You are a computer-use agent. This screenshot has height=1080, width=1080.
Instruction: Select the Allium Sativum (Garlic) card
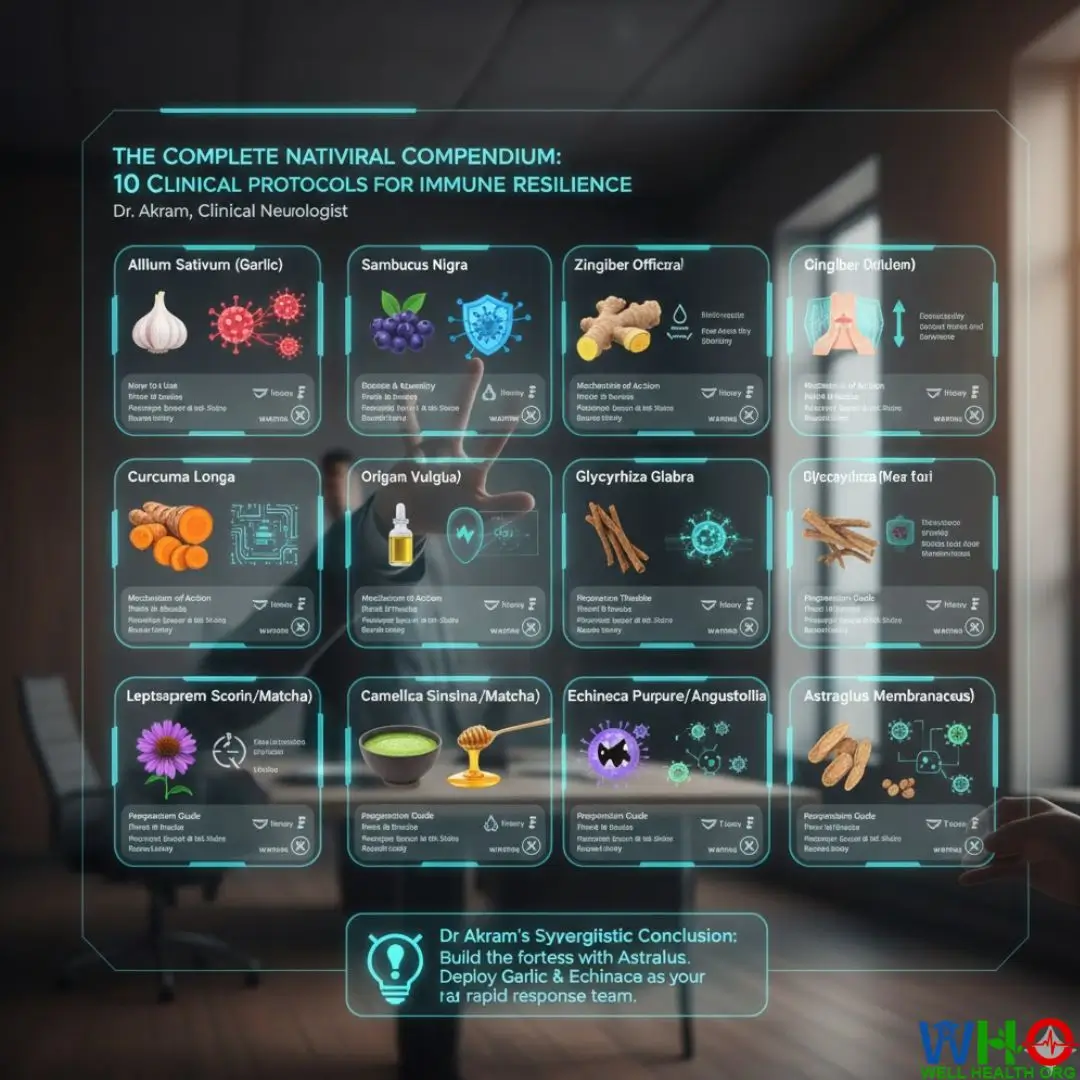217,340
